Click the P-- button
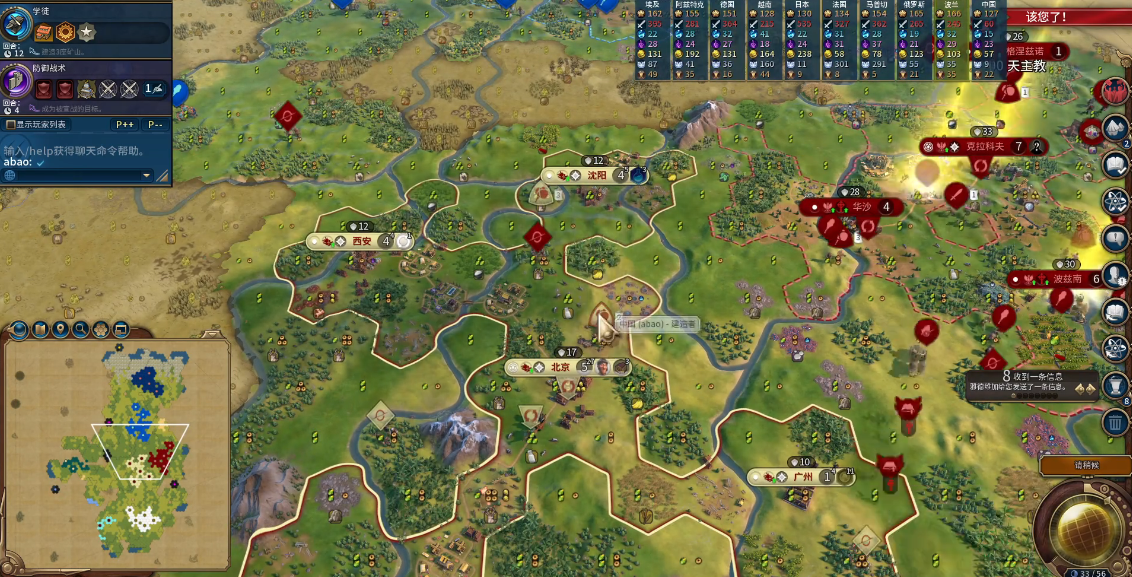The image size is (1132, 577). [155, 125]
